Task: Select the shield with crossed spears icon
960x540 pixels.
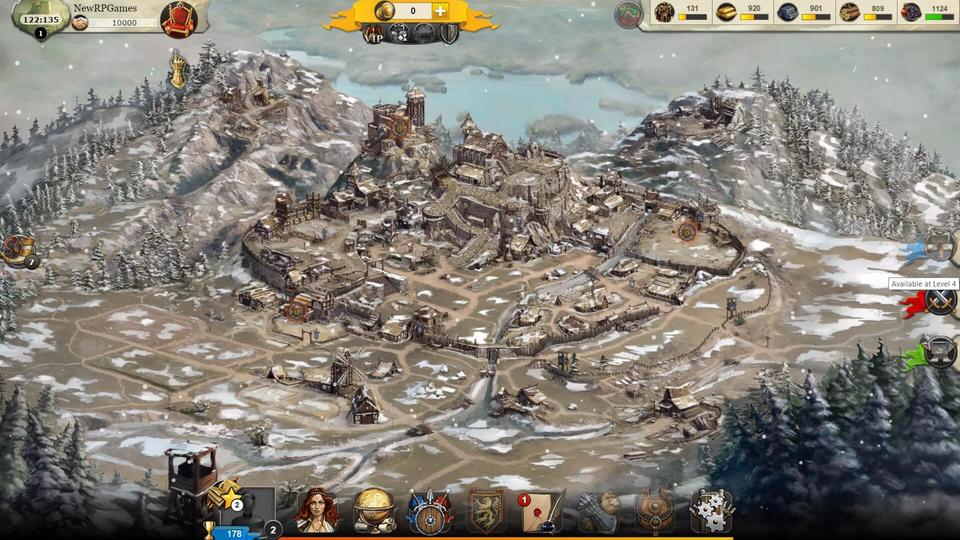Action: point(431,511)
